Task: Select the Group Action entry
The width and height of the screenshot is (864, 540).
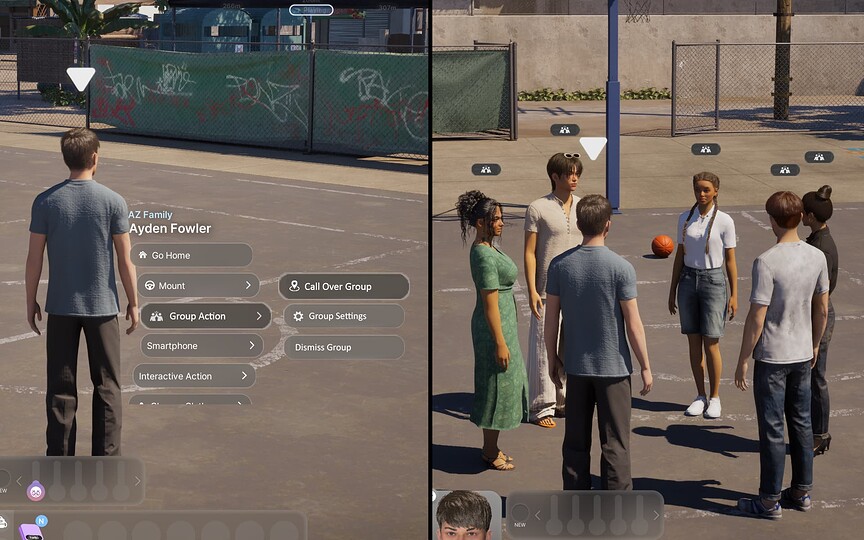Action: [205, 316]
